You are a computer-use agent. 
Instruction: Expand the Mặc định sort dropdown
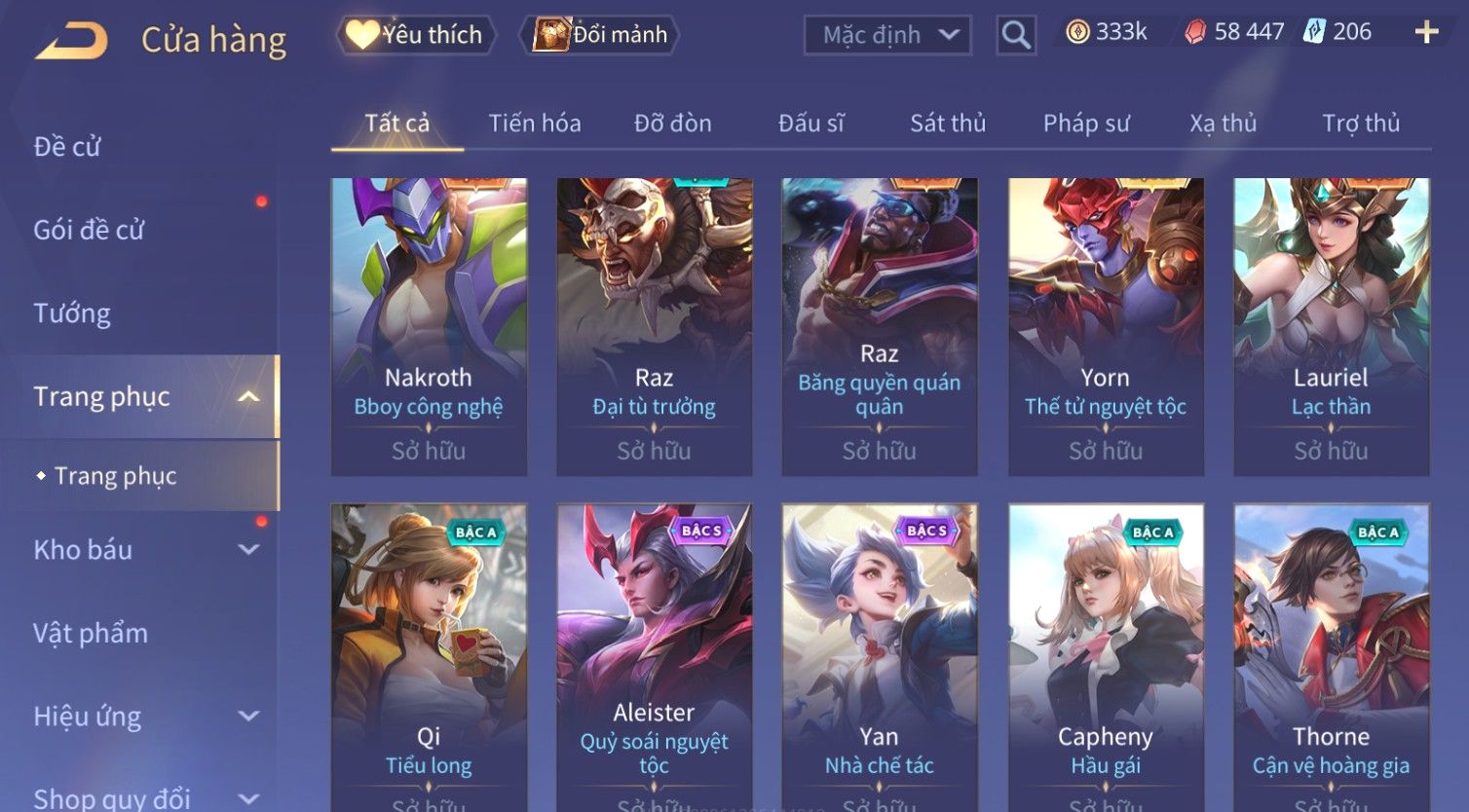pos(887,35)
